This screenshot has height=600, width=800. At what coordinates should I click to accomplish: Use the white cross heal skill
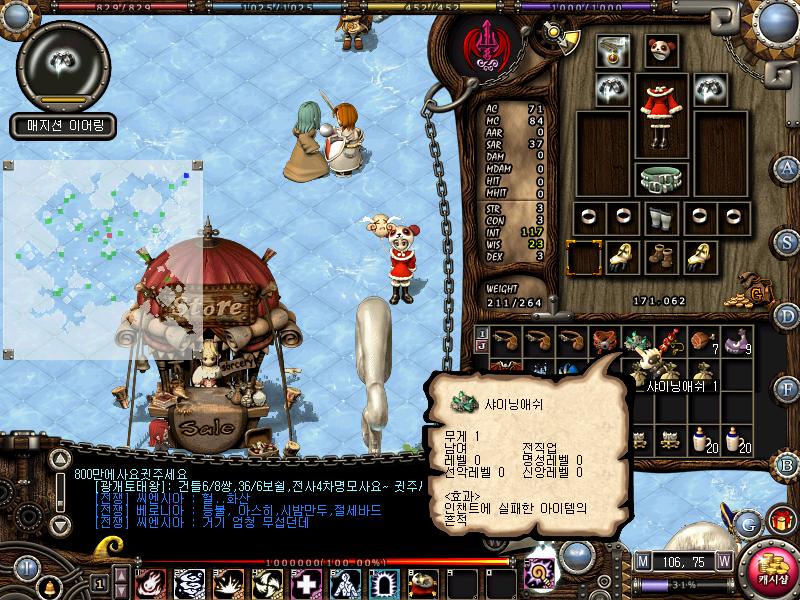[305, 583]
